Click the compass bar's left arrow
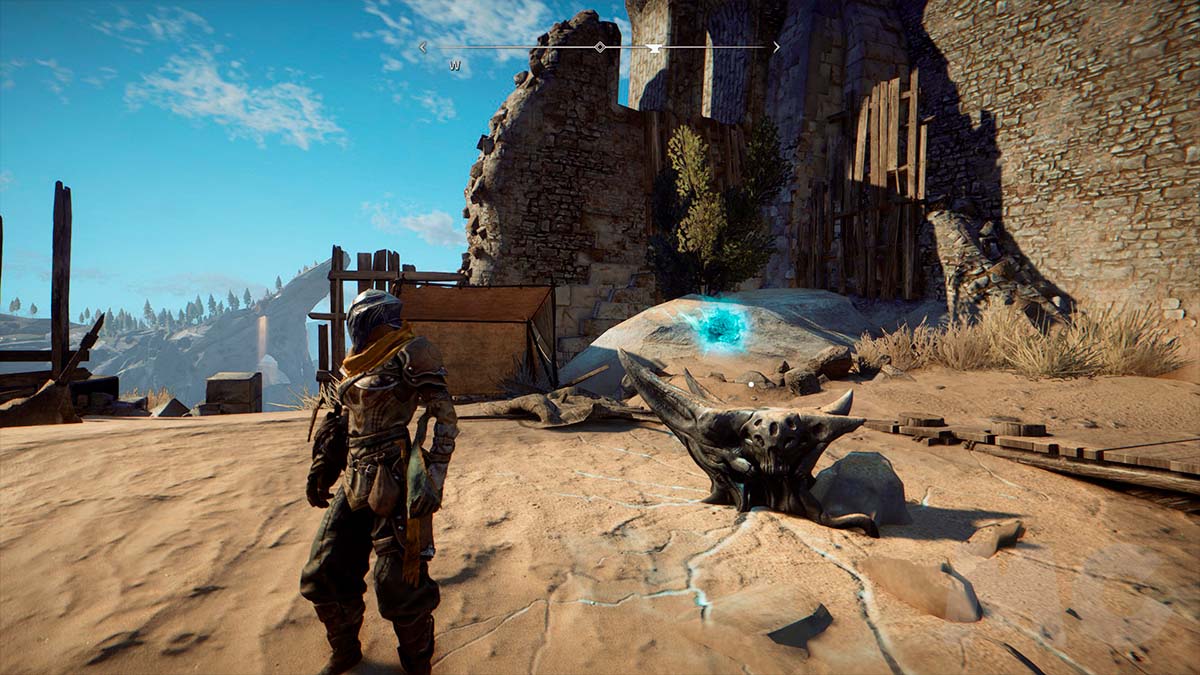1200x675 pixels. (x=423, y=47)
